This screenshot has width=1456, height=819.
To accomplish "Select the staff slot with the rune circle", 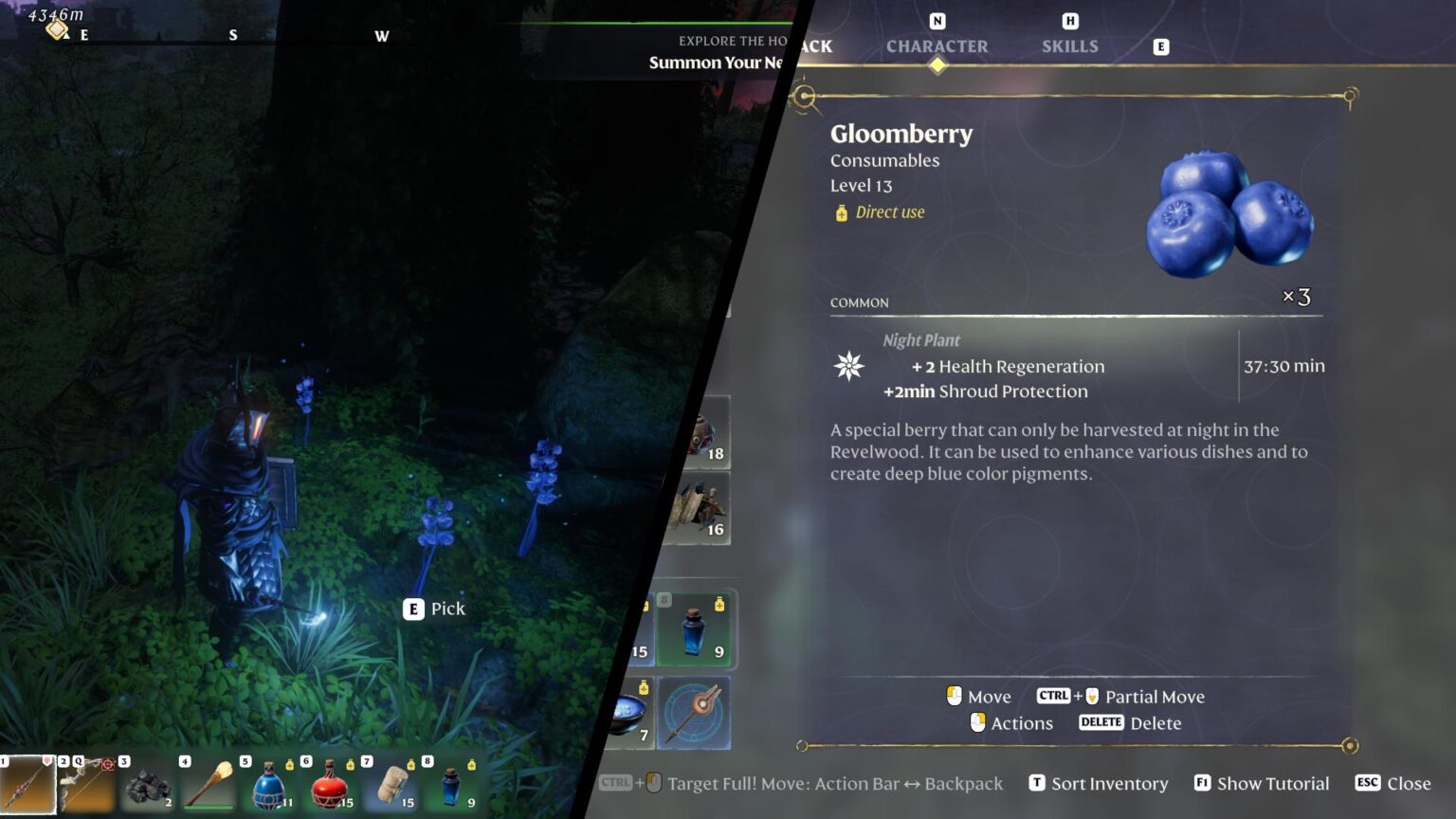I will click(x=694, y=713).
